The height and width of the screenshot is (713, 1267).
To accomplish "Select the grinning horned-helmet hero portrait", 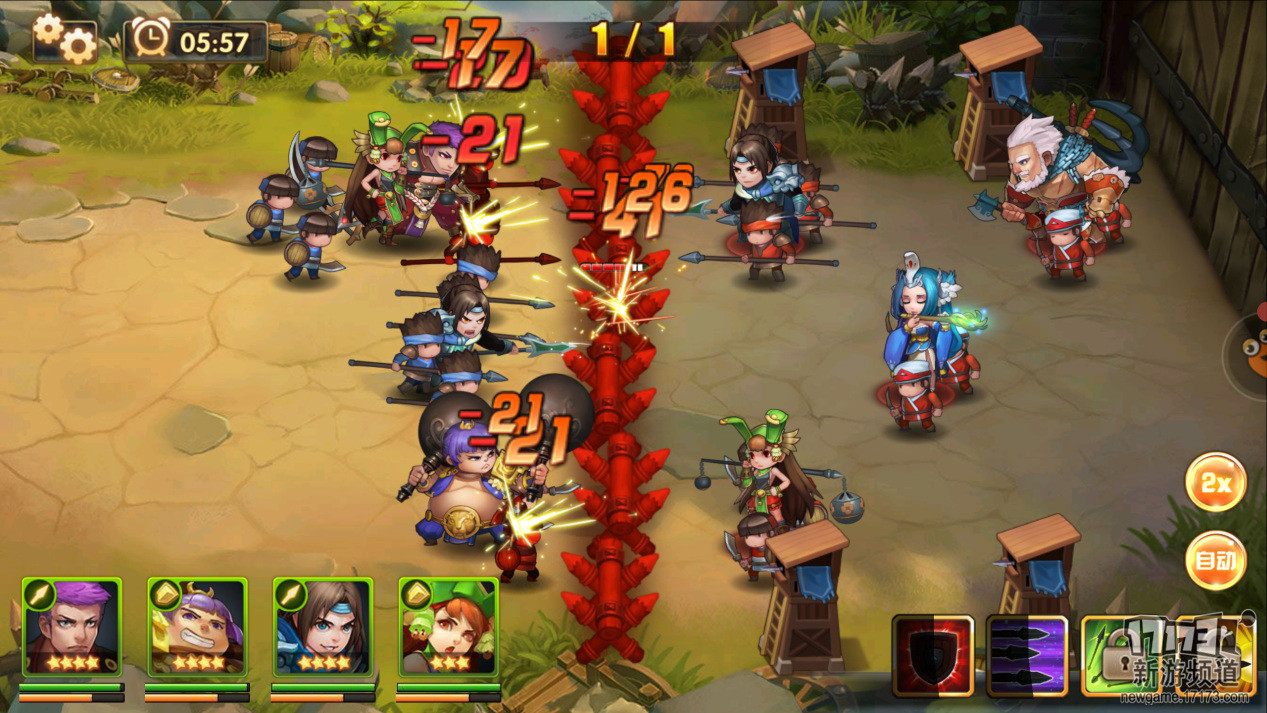I will [x=197, y=627].
